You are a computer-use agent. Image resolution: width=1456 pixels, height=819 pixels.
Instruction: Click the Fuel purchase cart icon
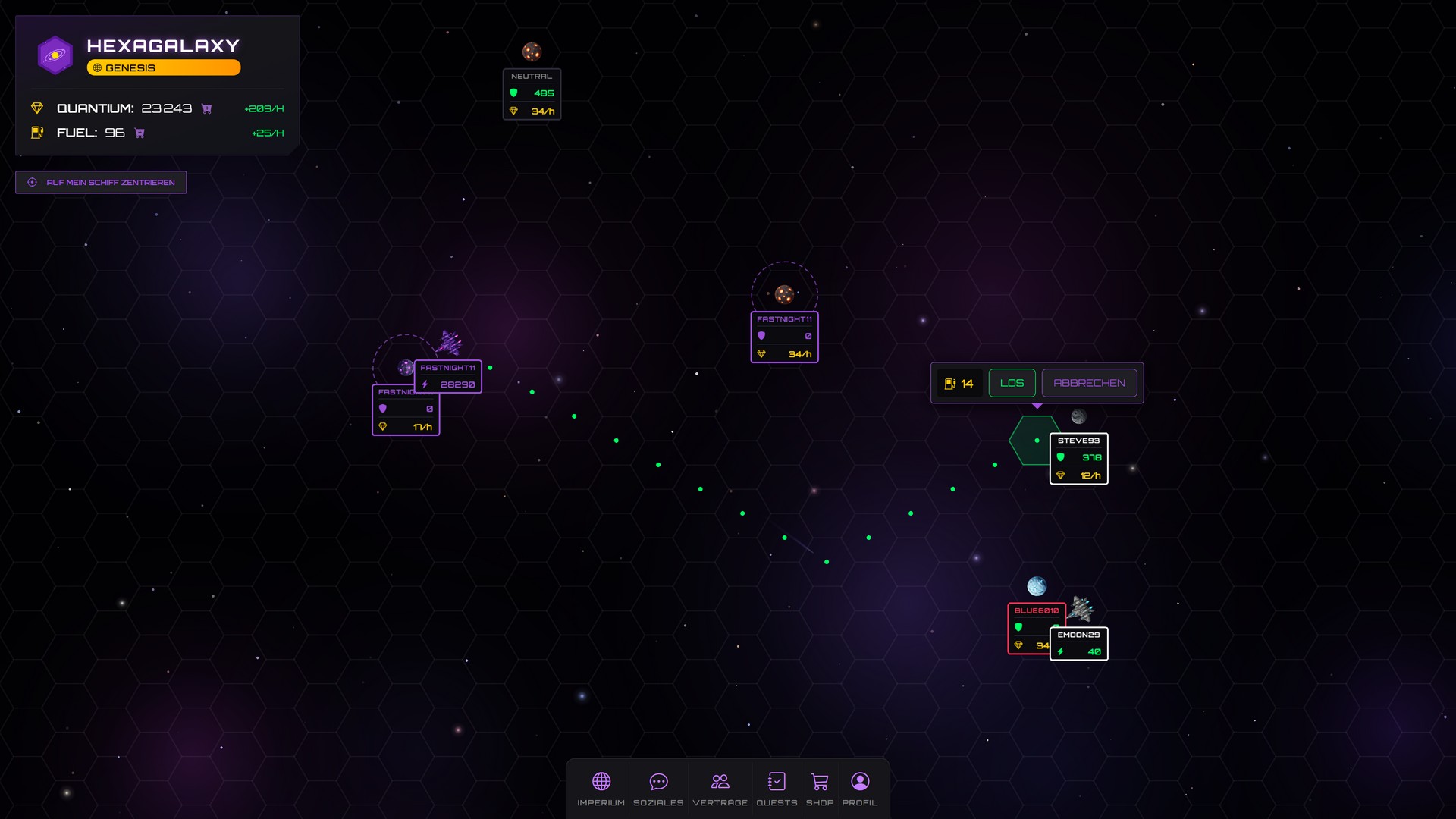pyautogui.click(x=139, y=133)
